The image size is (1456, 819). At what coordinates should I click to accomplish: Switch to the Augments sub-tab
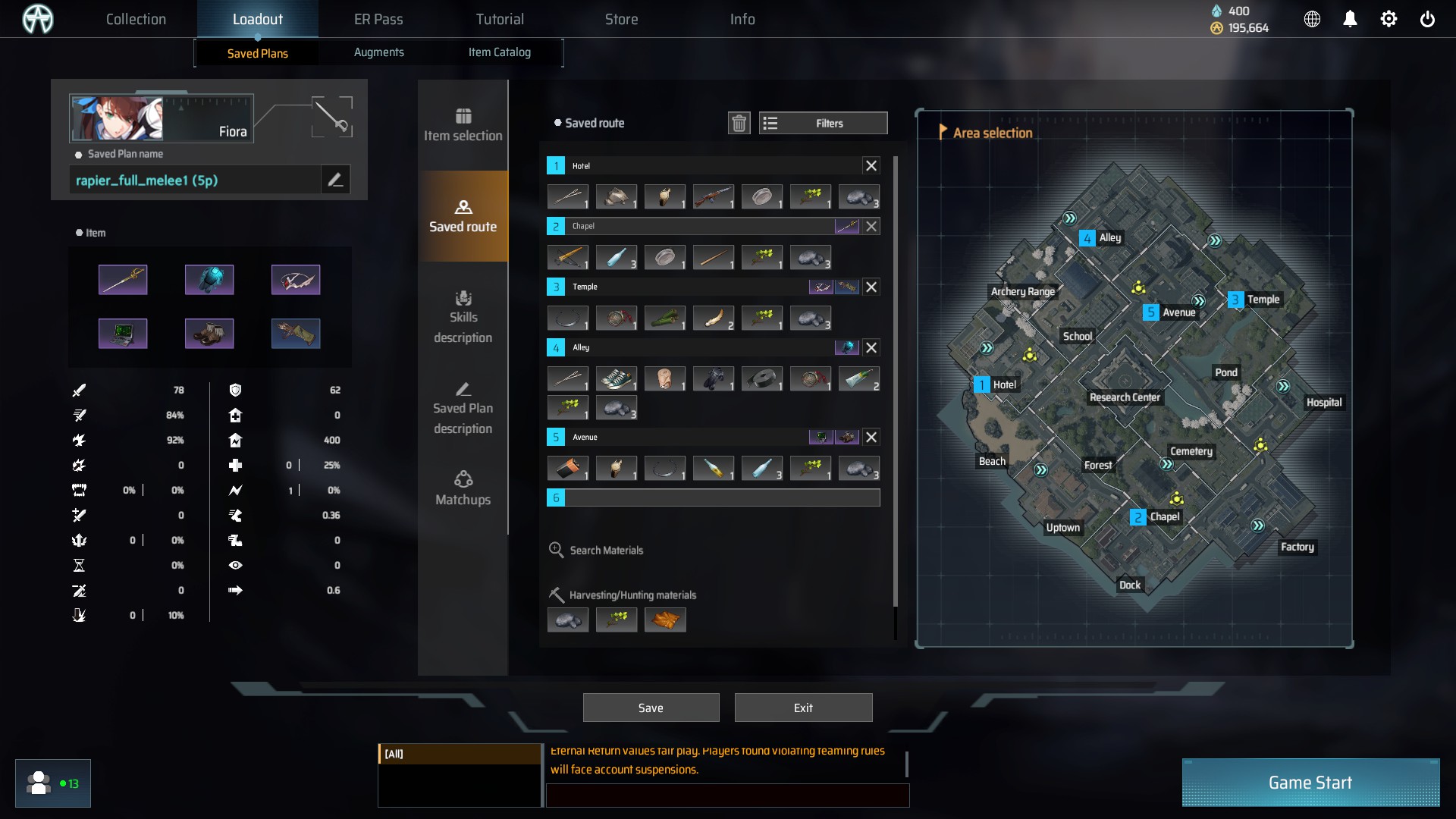click(x=378, y=52)
